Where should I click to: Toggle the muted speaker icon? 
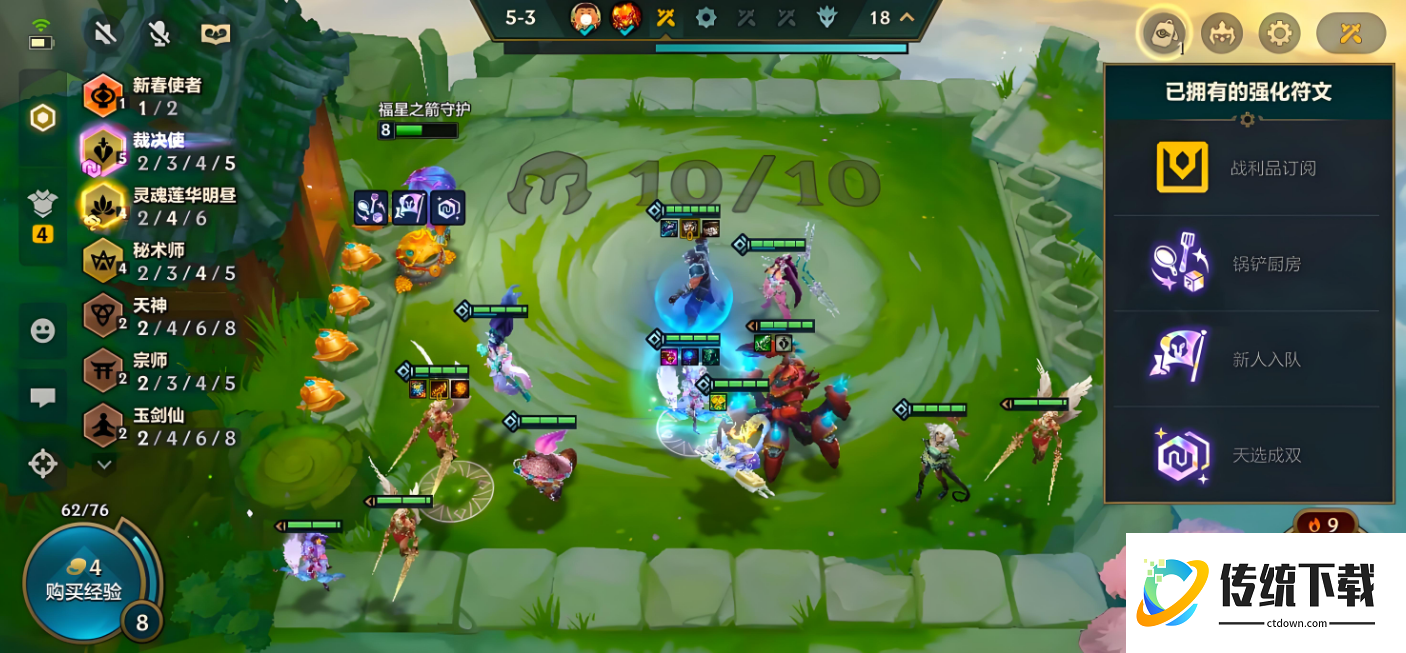pyautogui.click(x=104, y=34)
